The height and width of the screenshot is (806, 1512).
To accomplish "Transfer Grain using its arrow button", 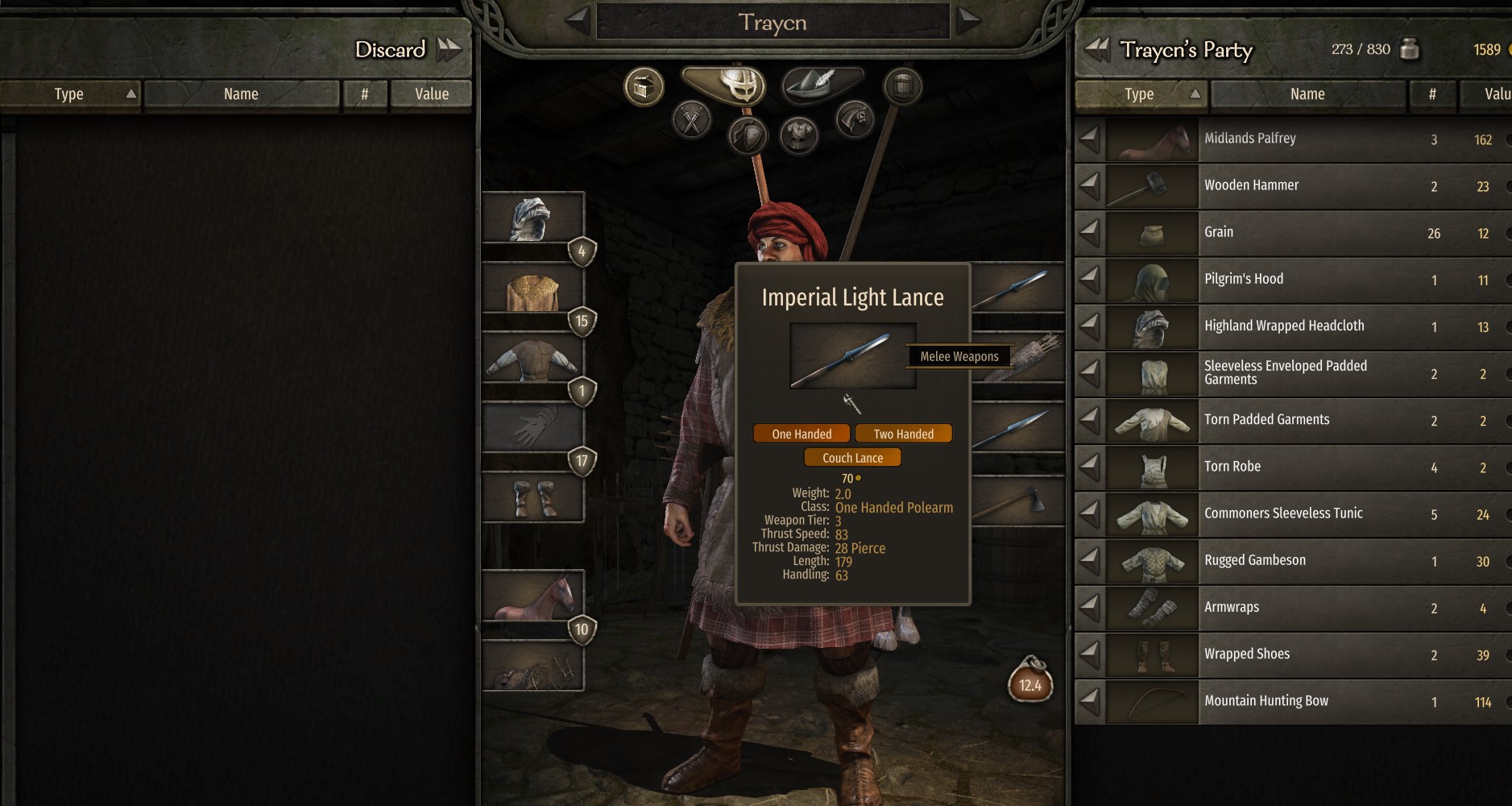I will pos(1092,233).
